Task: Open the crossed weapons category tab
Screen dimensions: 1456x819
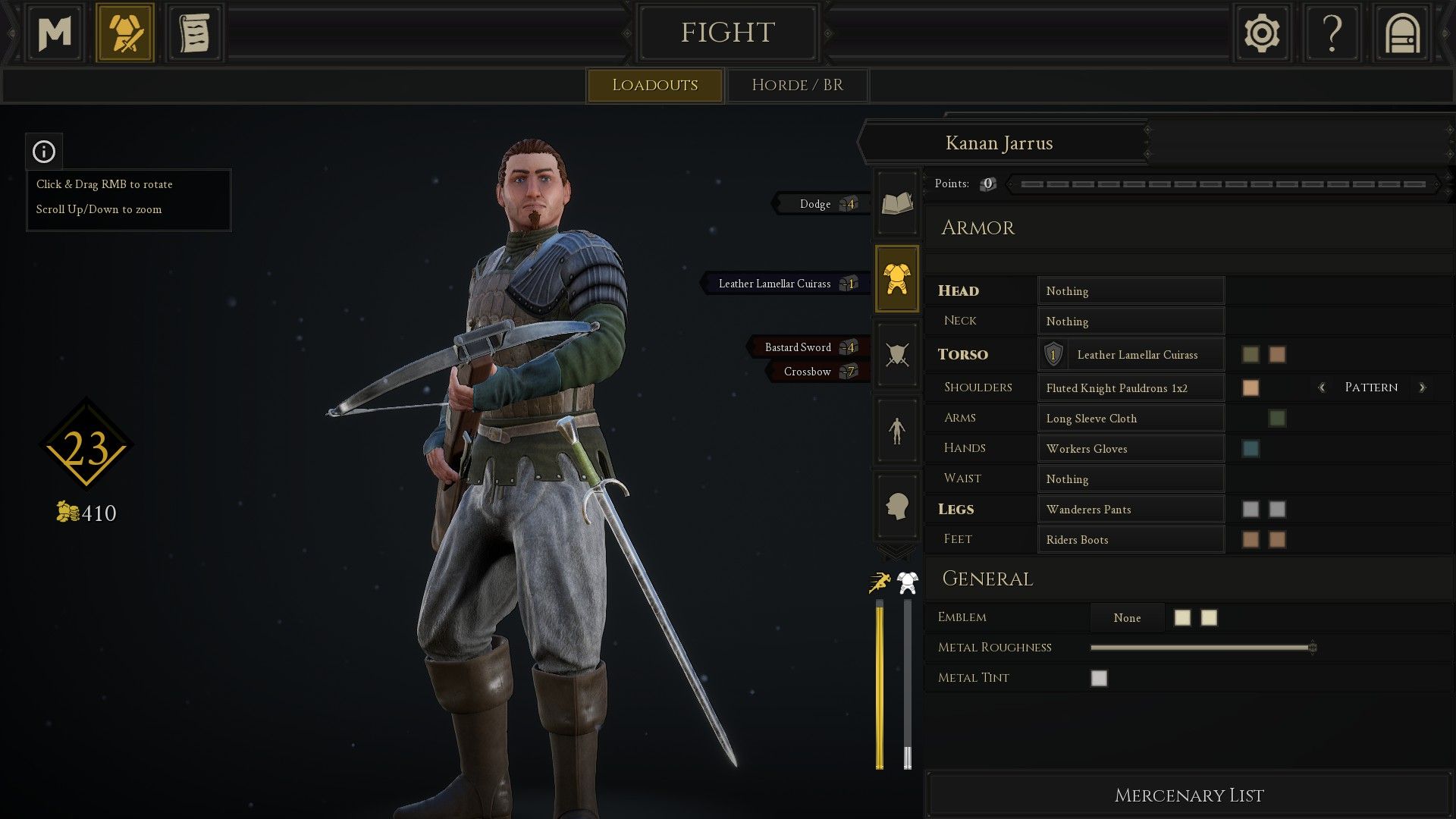Action: pyautogui.click(x=897, y=354)
